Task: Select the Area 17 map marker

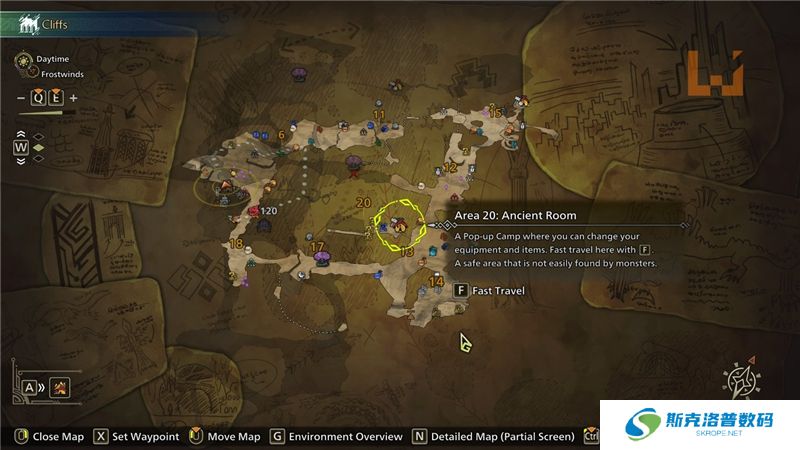Action: (323, 256)
